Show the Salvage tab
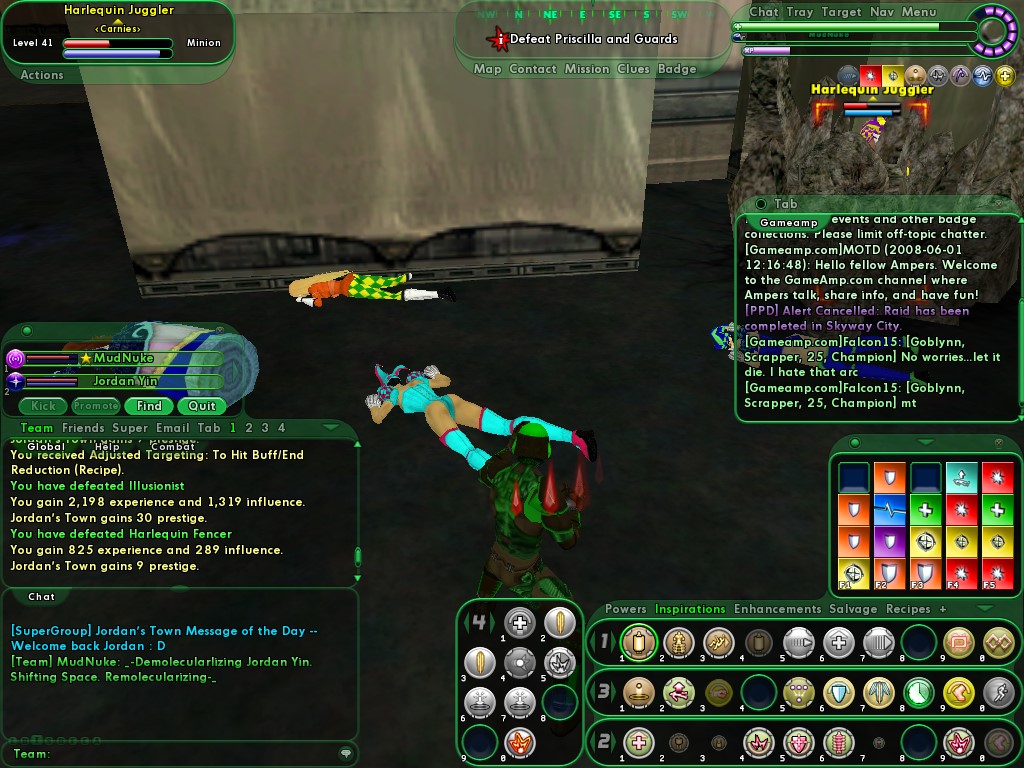Image resolution: width=1024 pixels, height=768 pixels. click(853, 609)
